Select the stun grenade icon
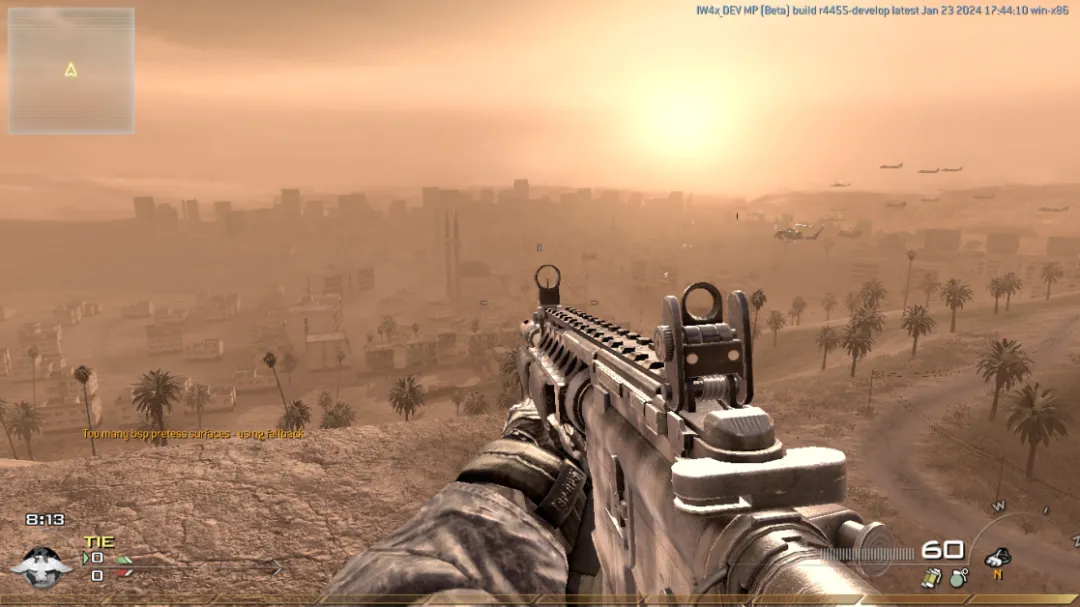1080x607 pixels. click(932, 577)
